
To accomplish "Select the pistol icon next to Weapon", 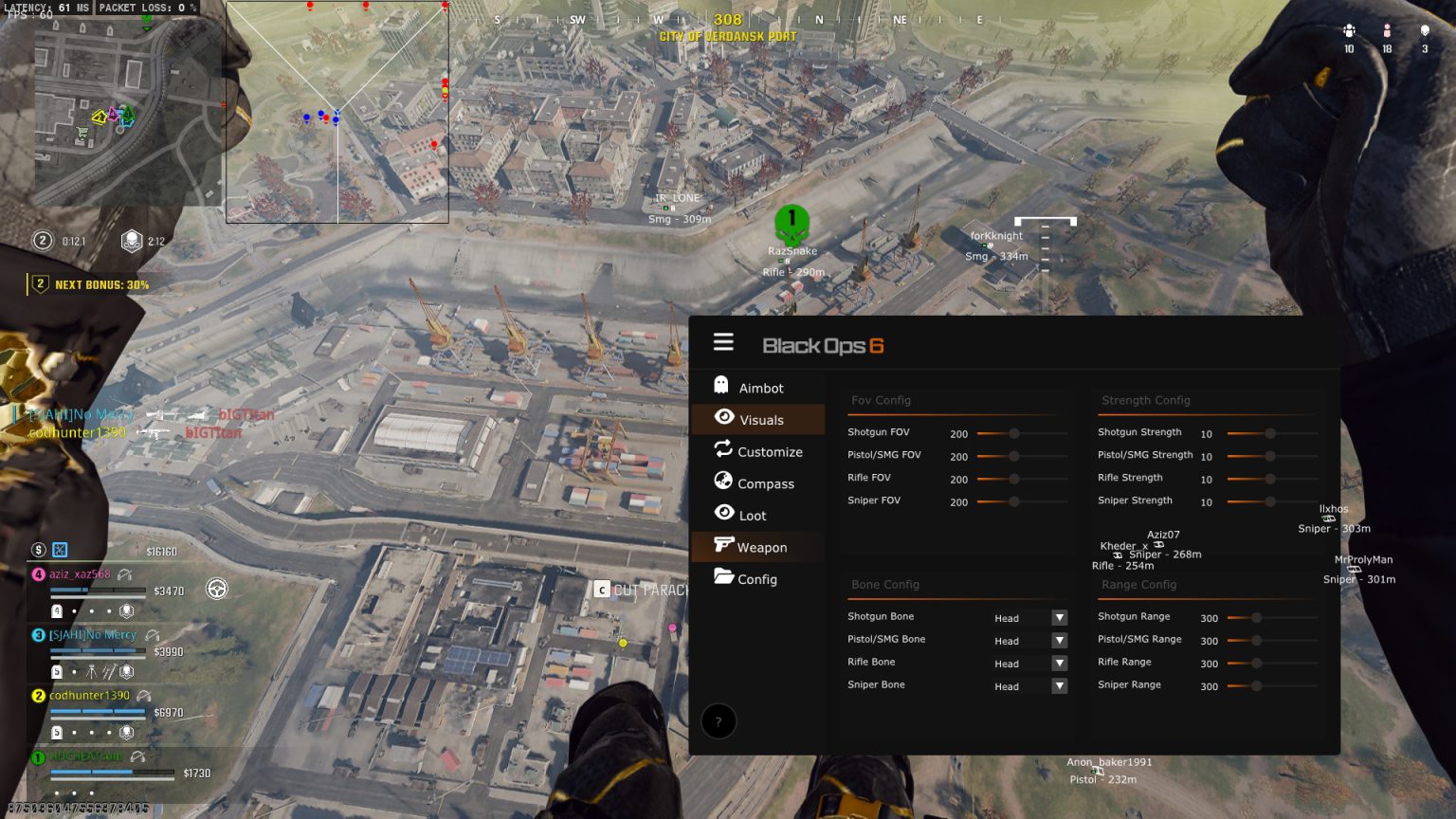I will pyautogui.click(x=722, y=547).
